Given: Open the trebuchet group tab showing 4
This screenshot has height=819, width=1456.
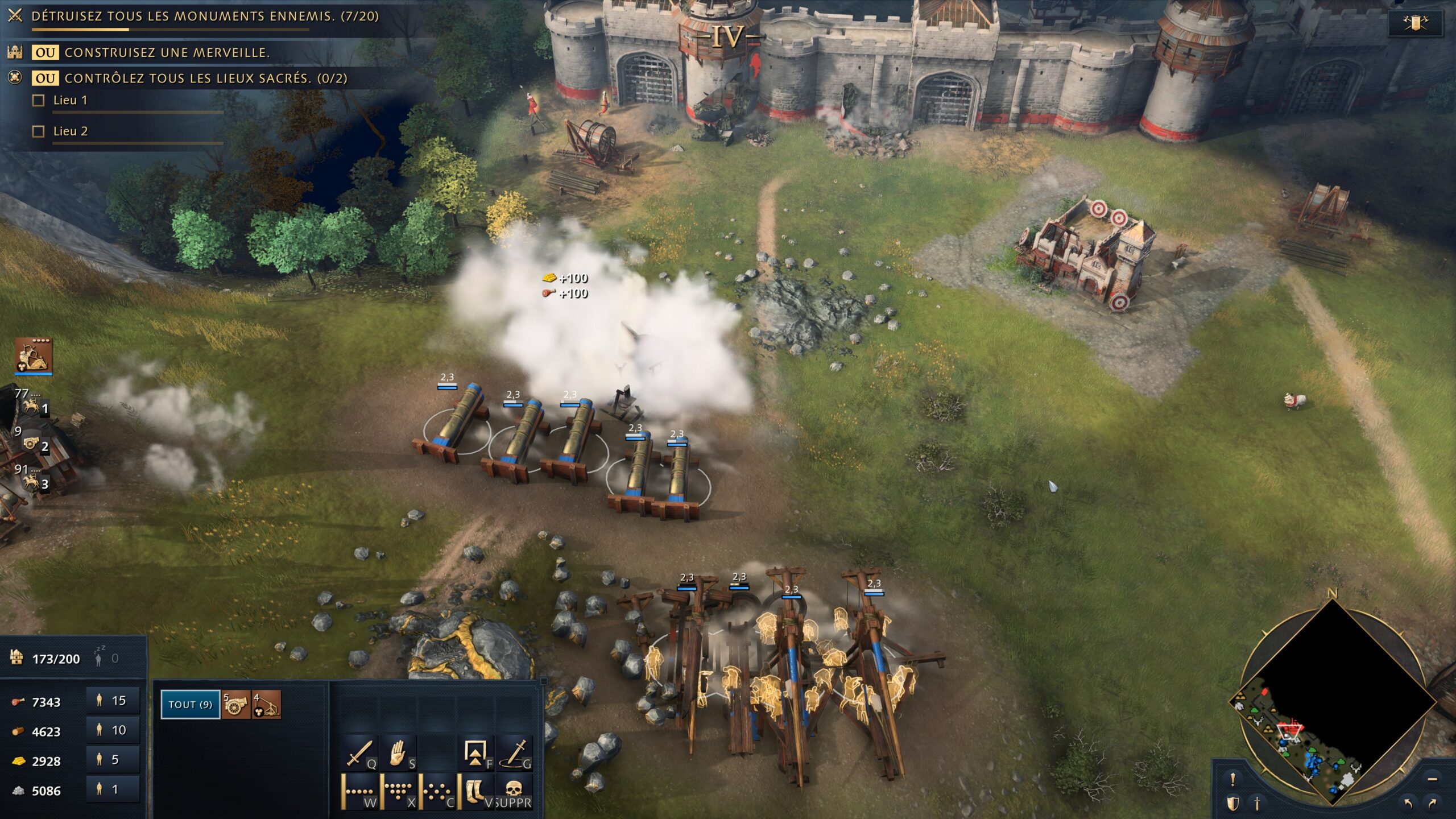Looking at the screenshot, I should point(264,706).
